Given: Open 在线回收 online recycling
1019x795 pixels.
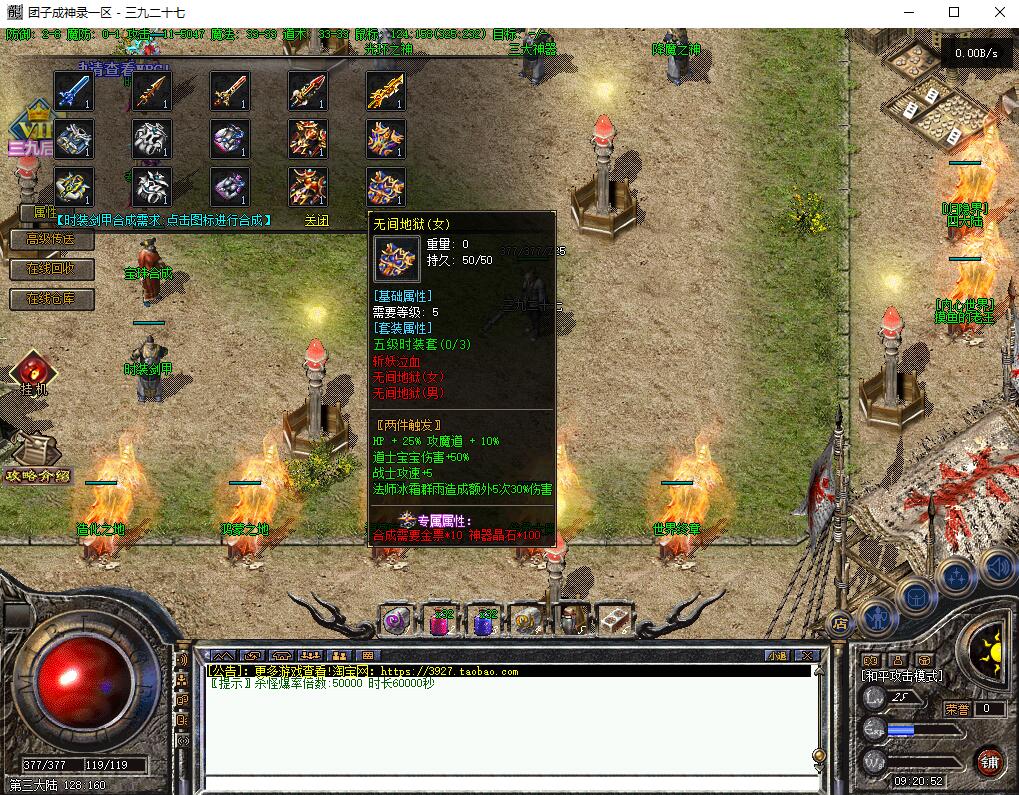Looking at the screenshot, I should (x=51, y=269).
